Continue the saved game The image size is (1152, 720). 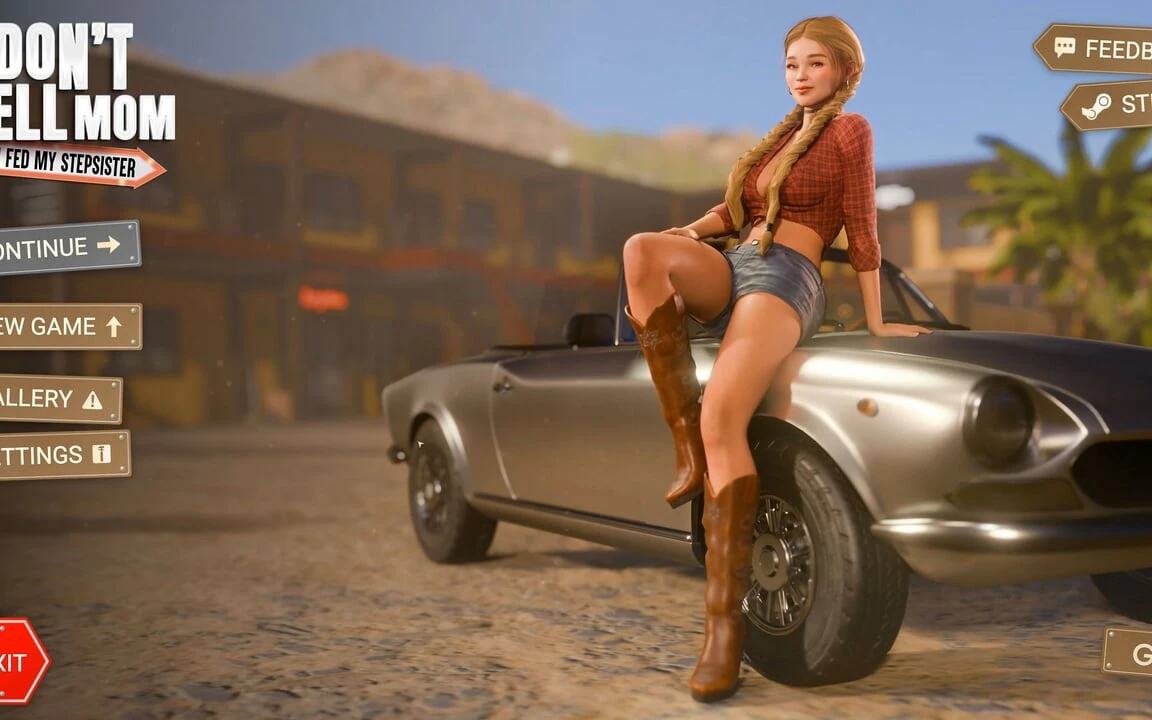66,246
